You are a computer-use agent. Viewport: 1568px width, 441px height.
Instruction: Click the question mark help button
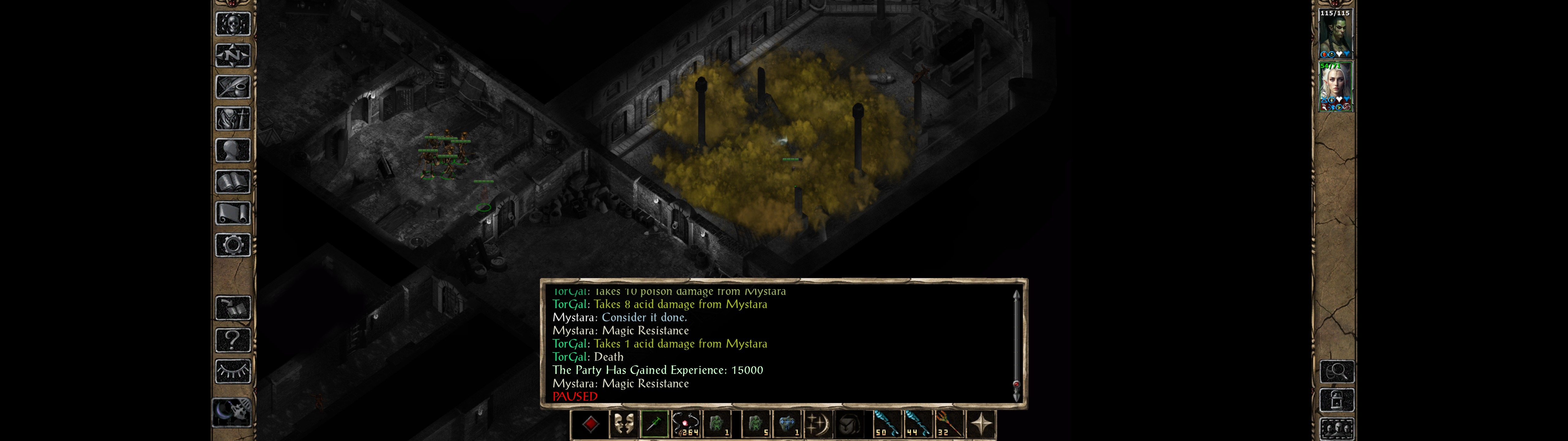[232, 339]
